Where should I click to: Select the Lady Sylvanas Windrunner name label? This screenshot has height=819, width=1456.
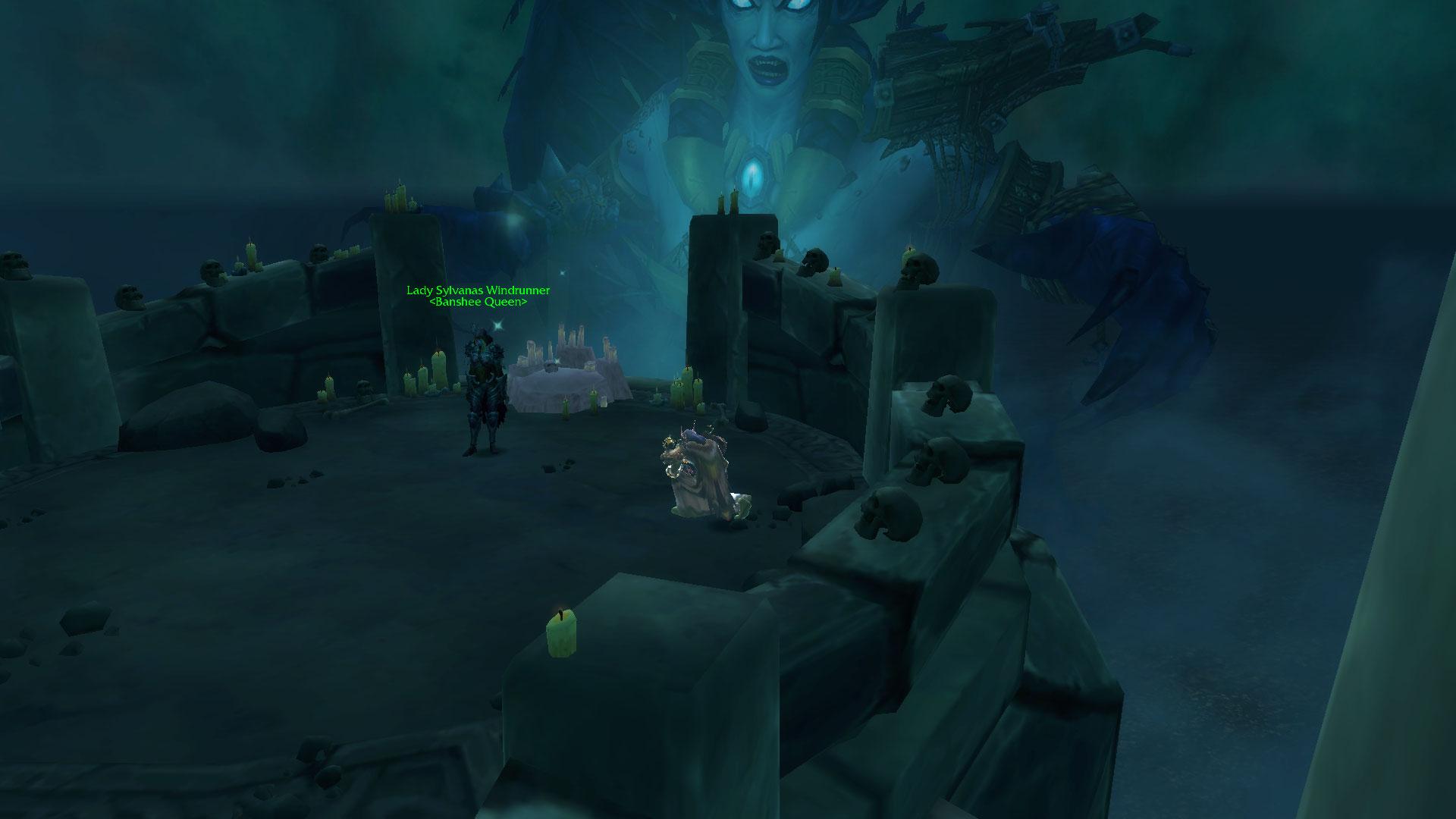tap(478, 290)
